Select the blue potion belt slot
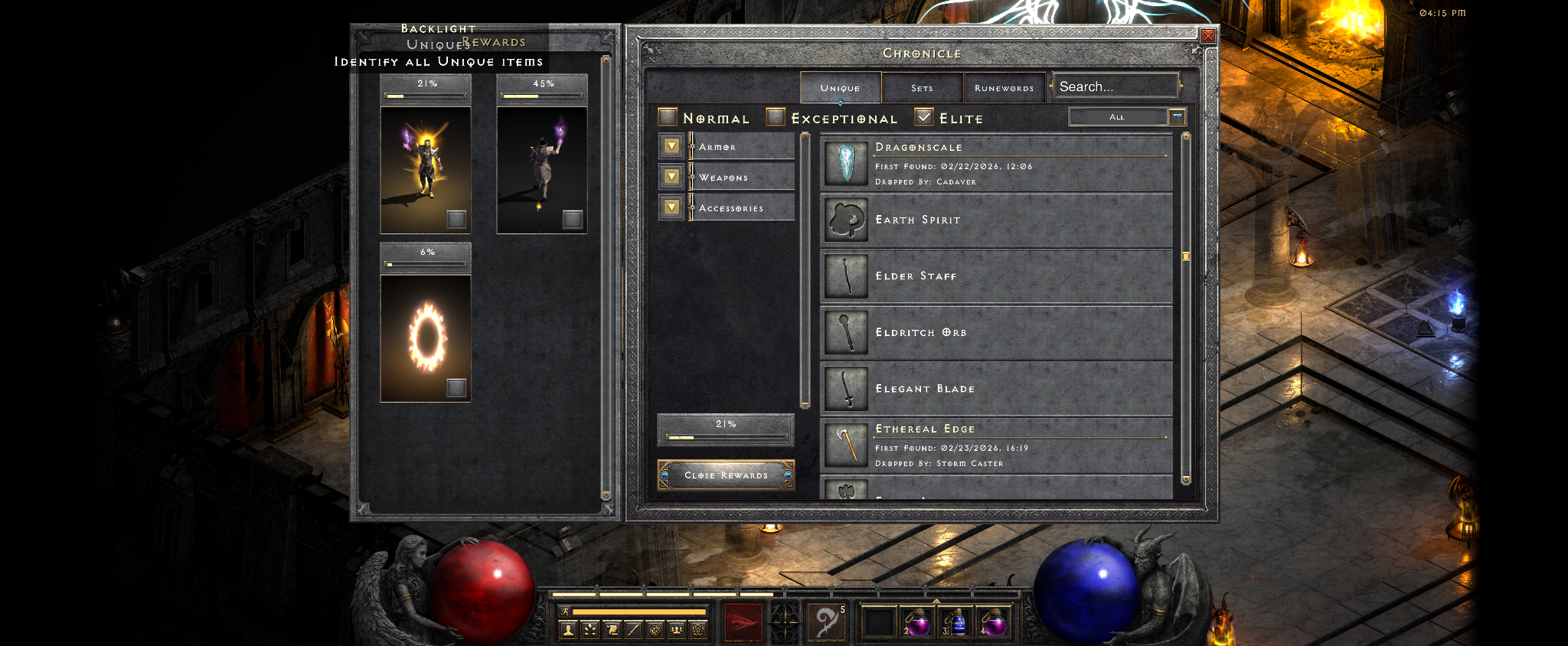The height and width of the screenshot is (646, 1568). point(955,622)
